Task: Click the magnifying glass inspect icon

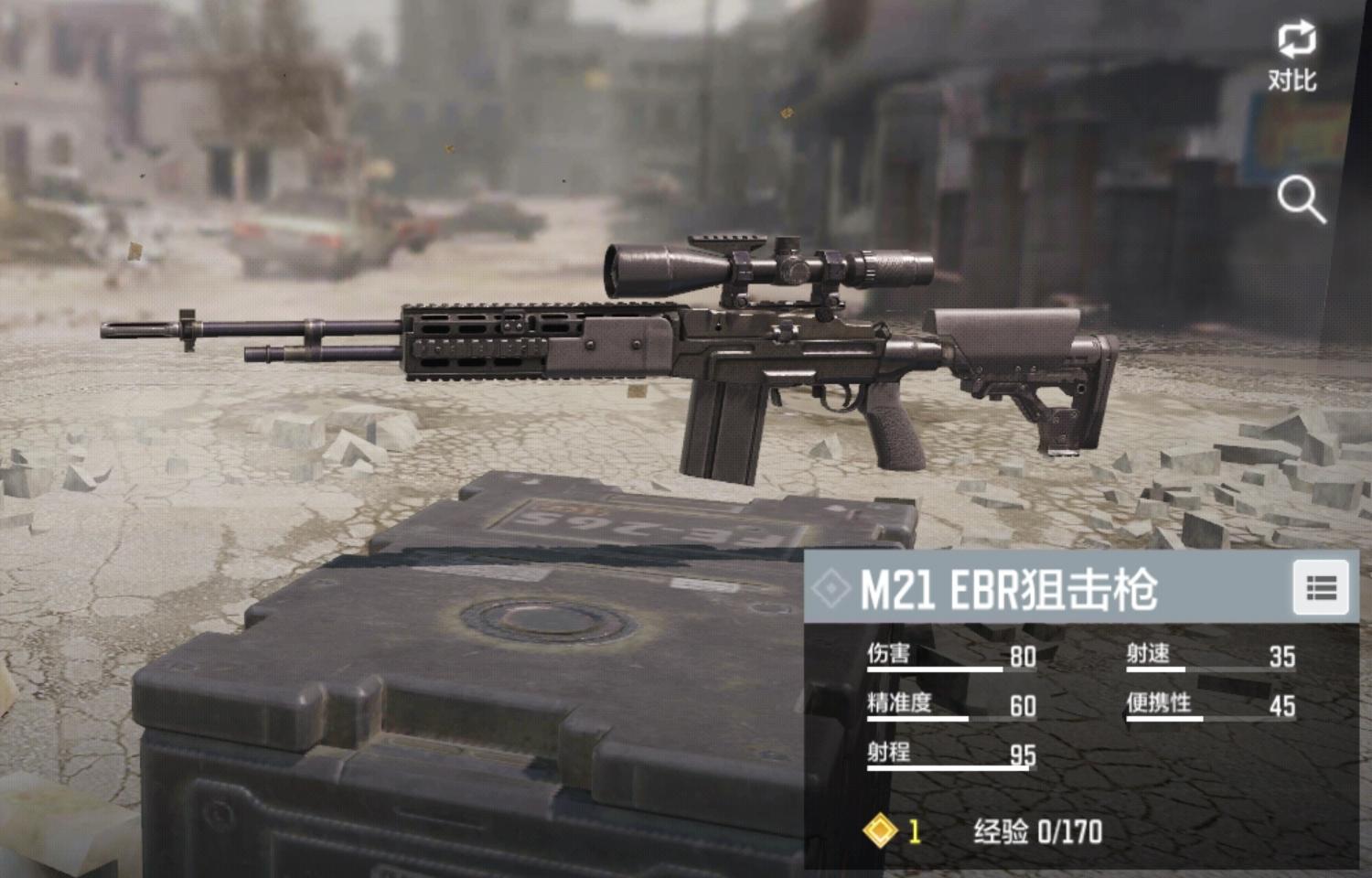Action: coord(1300,199)
